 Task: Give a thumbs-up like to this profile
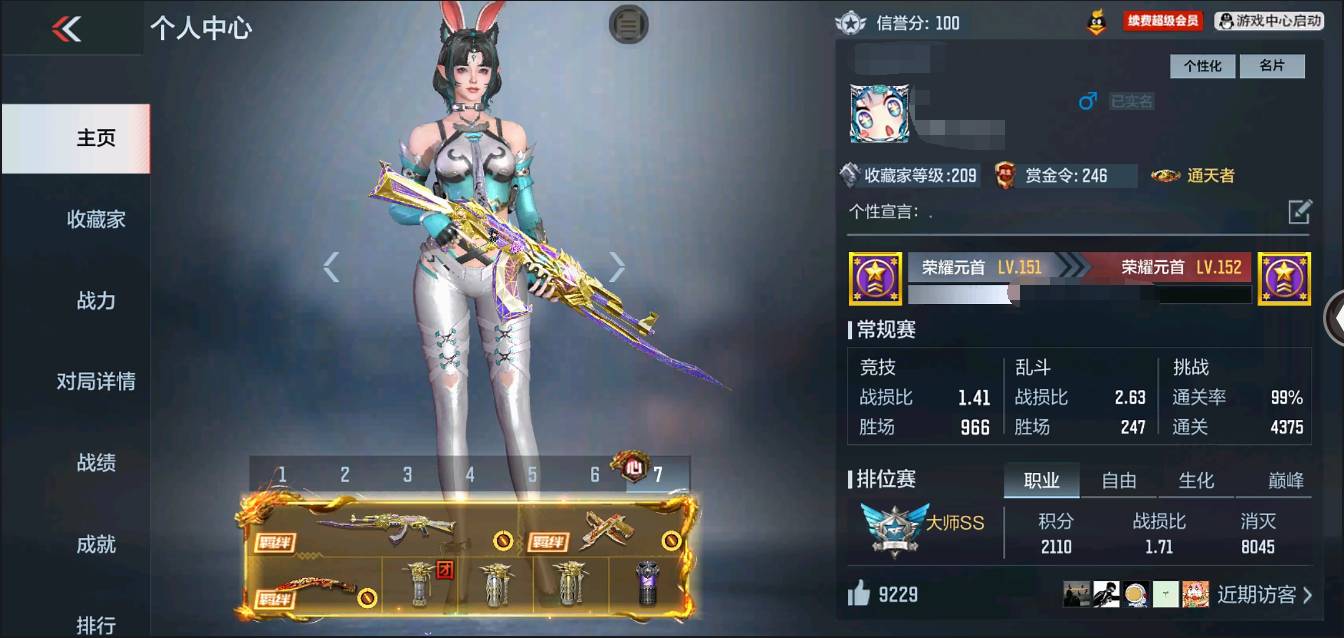click(859, 594)
